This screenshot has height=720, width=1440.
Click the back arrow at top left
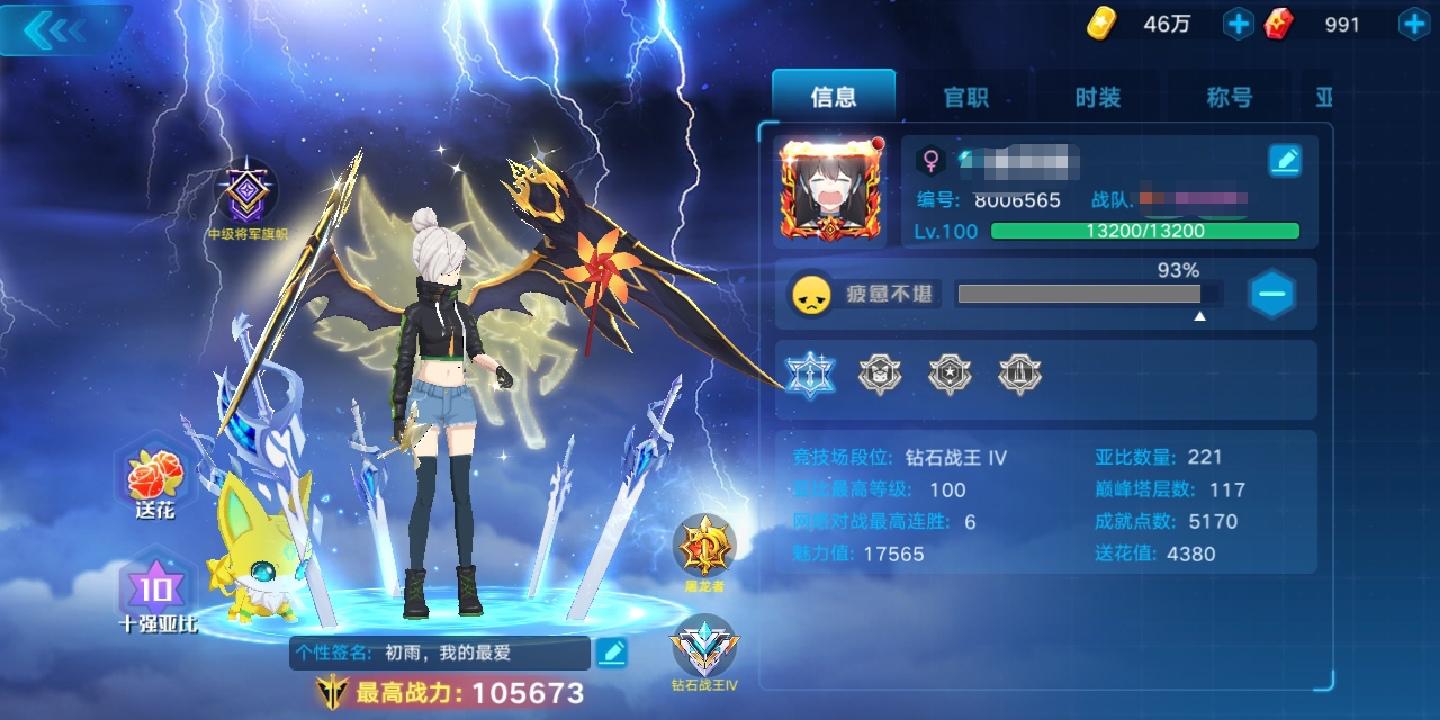tap(55, 30)
